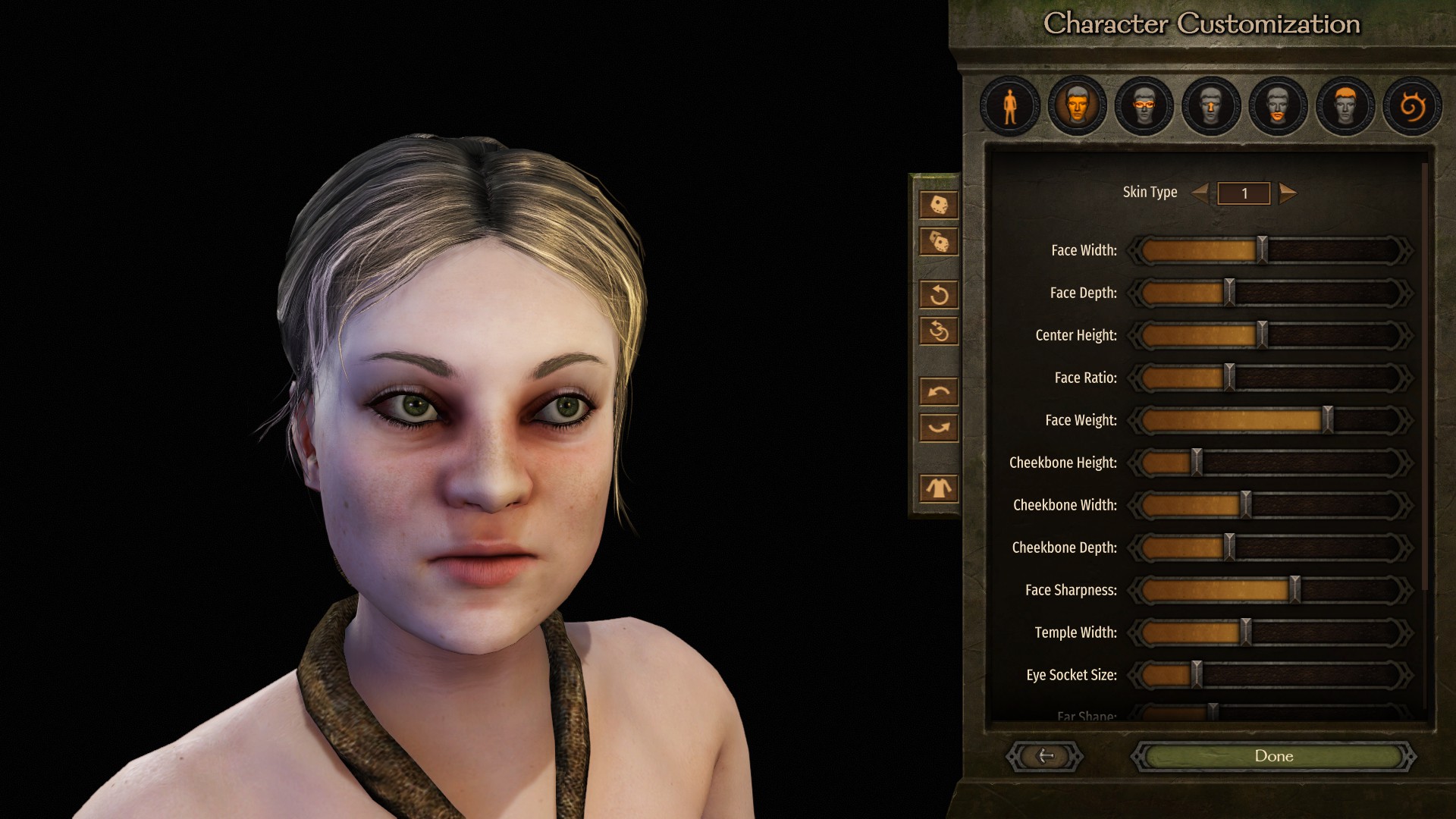Switch to the Nose tab
The height and width of the screenshot is (819, 1456).
[1211, 106]
